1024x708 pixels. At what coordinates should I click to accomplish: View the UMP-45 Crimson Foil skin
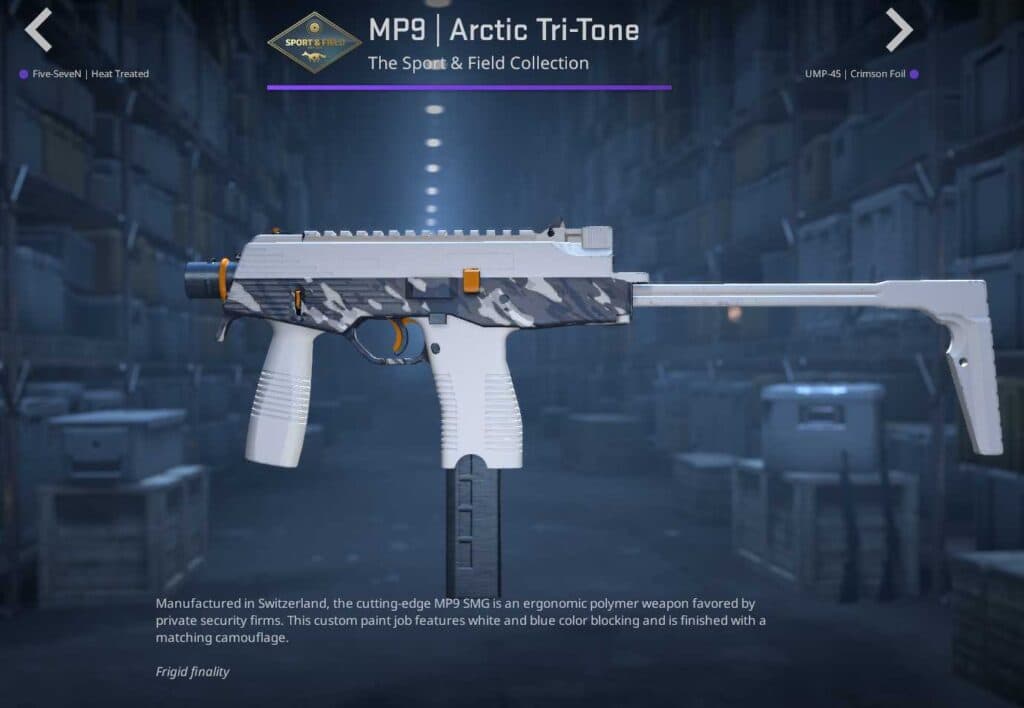pos(855,74)
